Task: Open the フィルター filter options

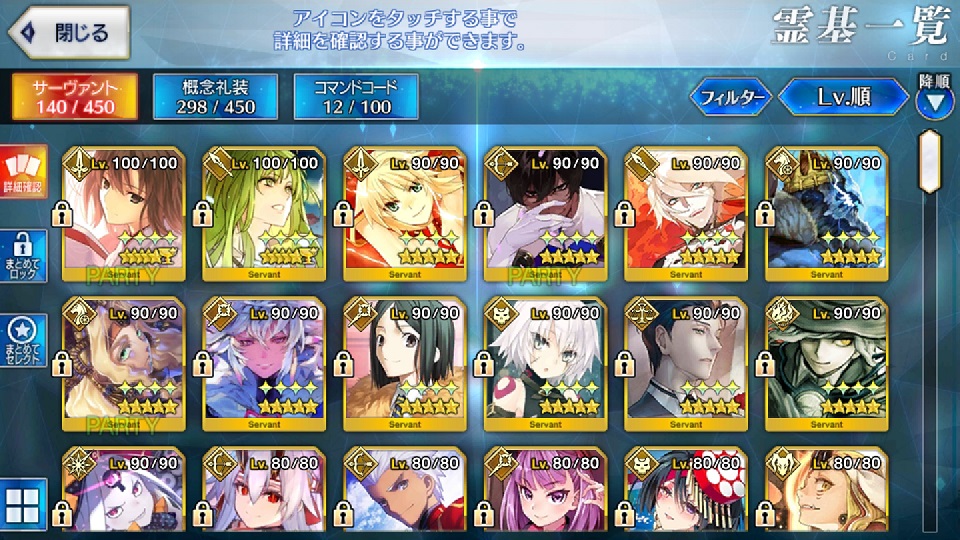Action: click(x=731, y=98)
